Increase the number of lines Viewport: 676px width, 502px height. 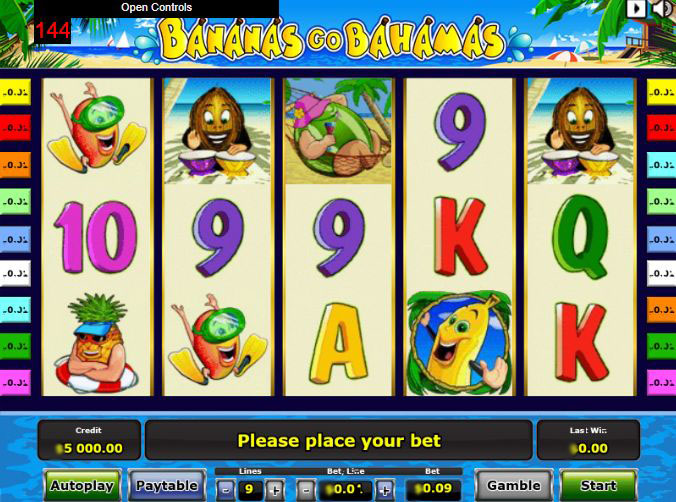tap(274, 490)
